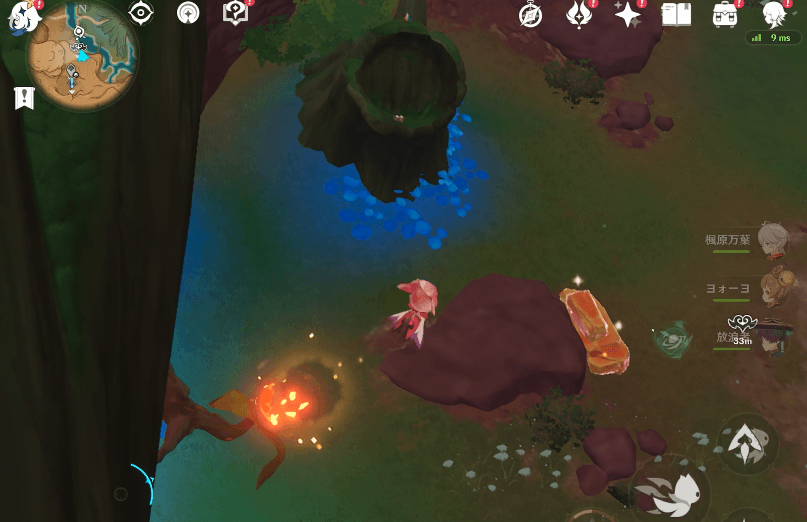Image resolution: width=807 pixels, height=522 pixels.
Task: Switch to party member ヨォーヨ
Action: [x=772, y=288]
